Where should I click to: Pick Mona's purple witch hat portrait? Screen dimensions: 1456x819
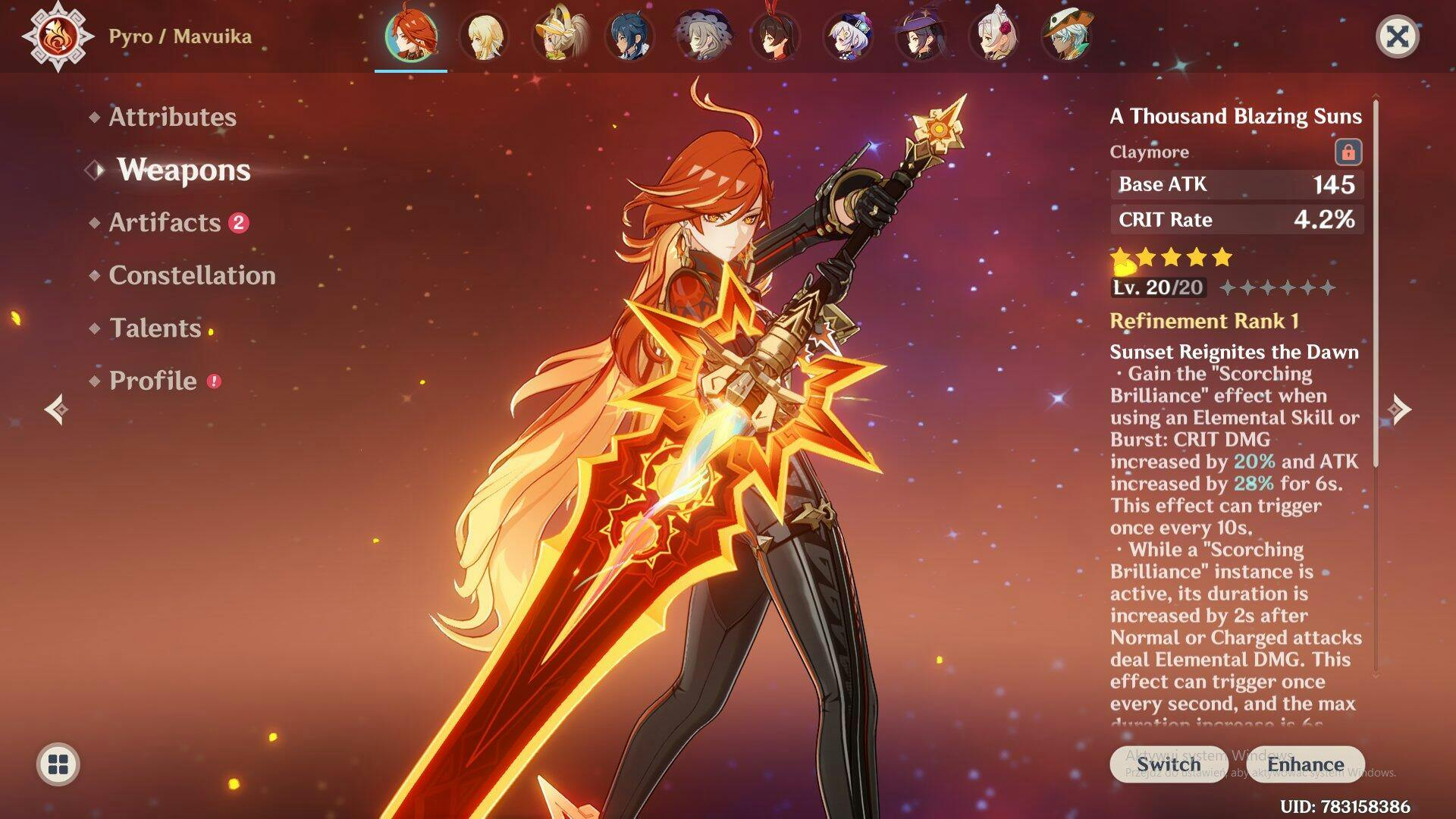pos(921,36)
